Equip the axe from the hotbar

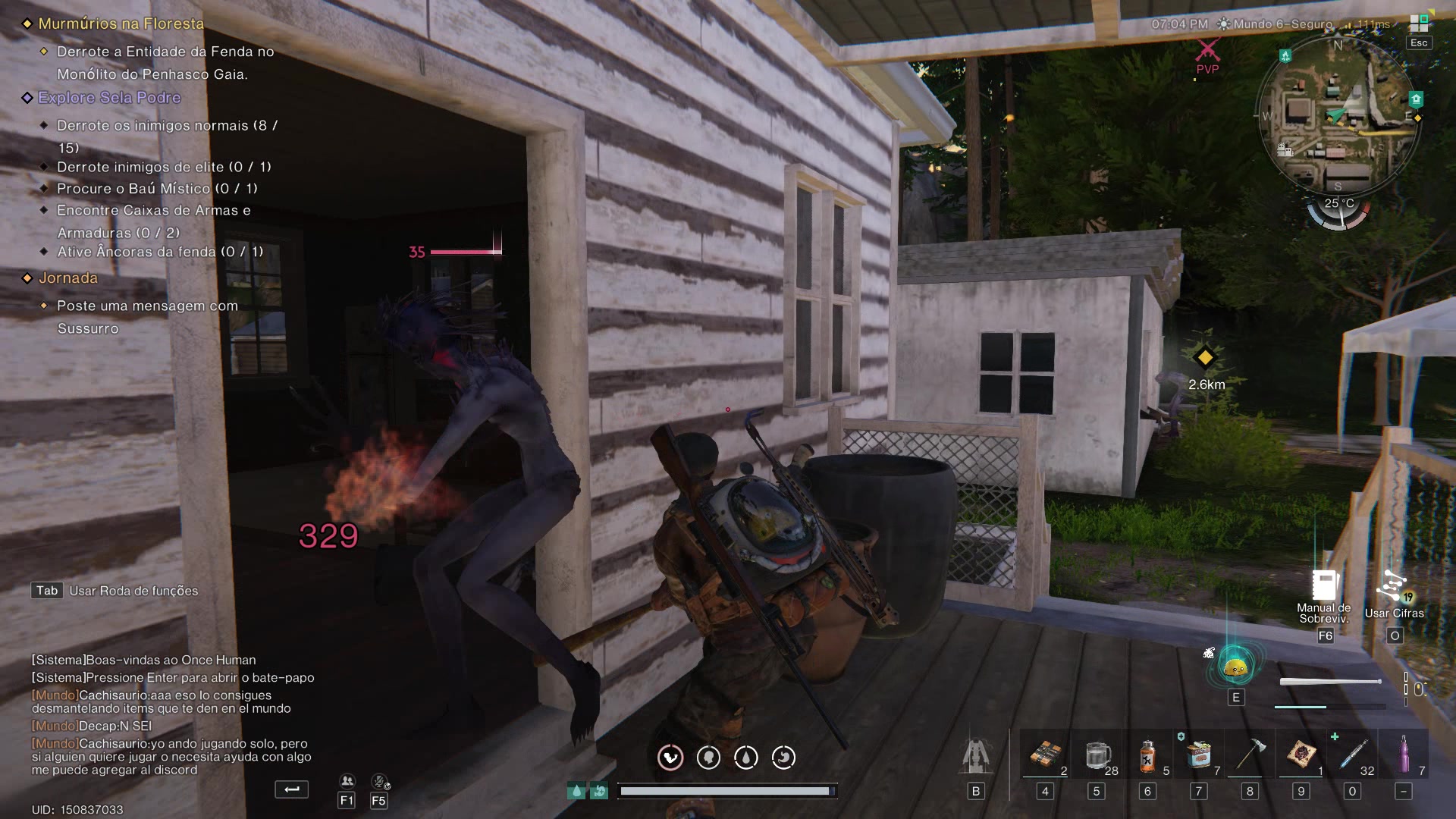pos(1250,755)
